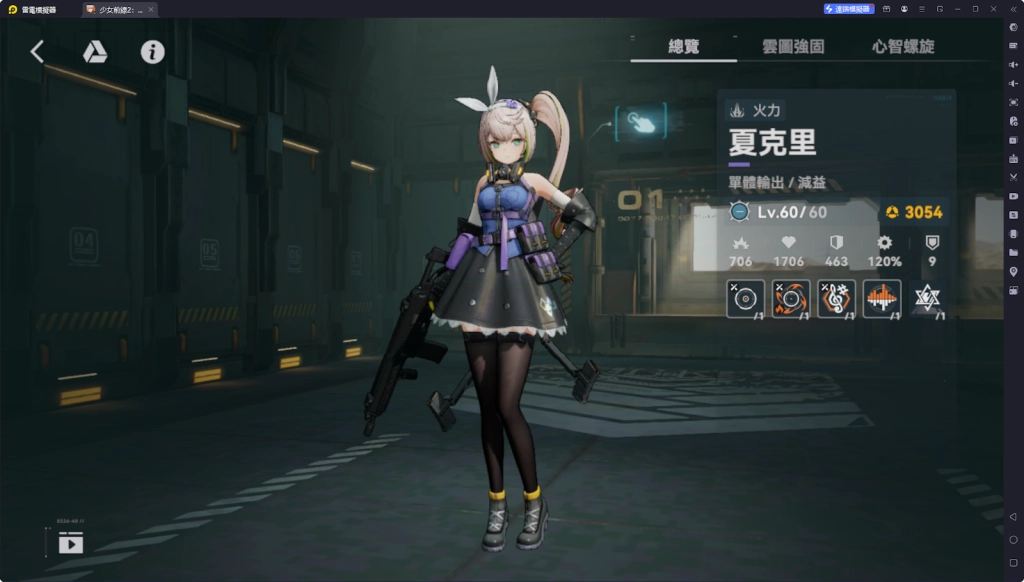Viewport: 1024px width, 582px height.
Task: Show character info via the i icon
Action: tap(152, 52)
